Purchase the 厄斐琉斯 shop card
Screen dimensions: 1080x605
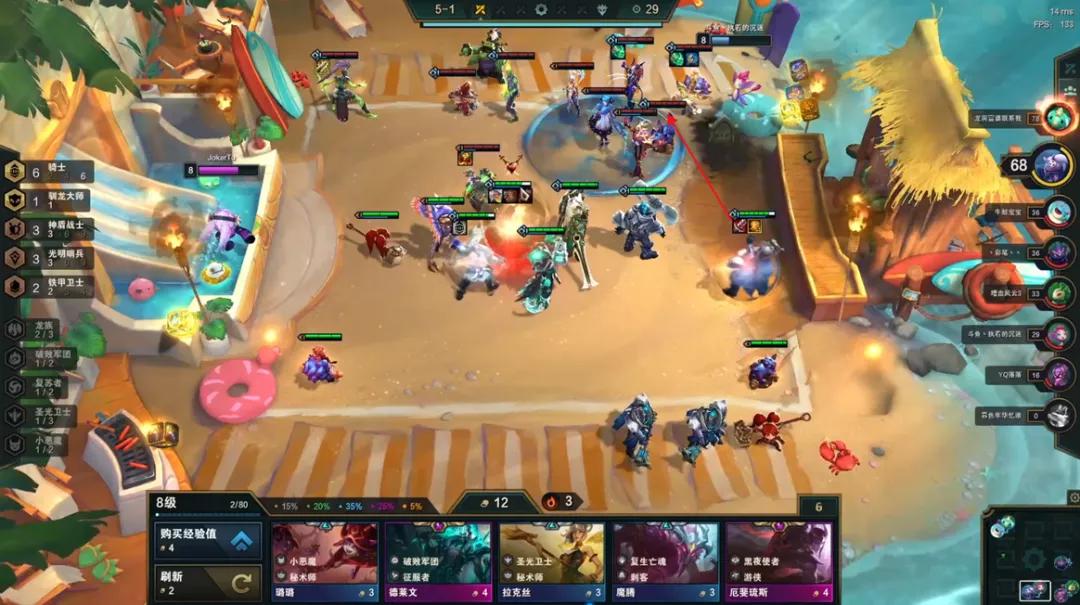click(779, 561)
